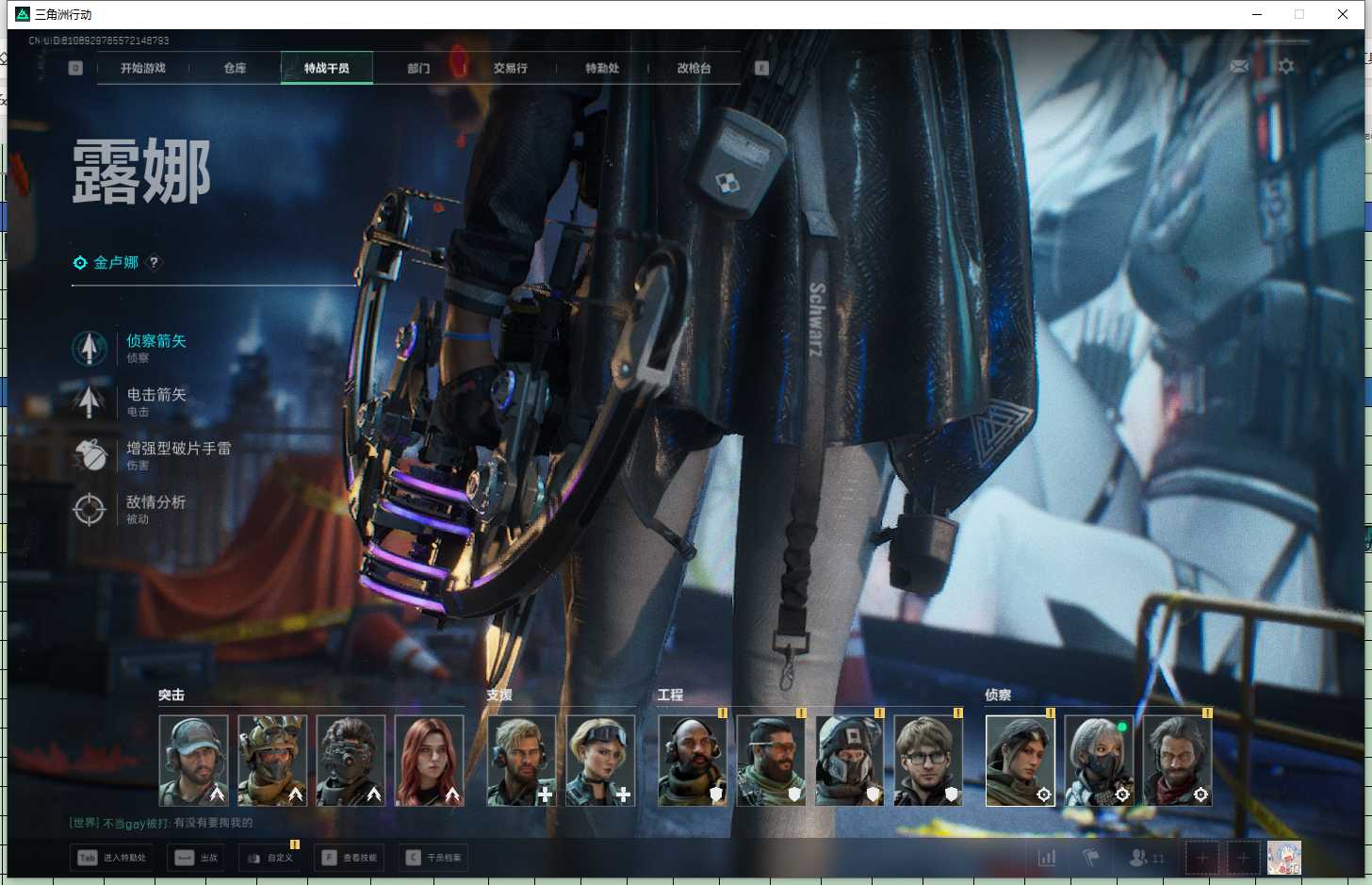Screen dimensions: 1372x885
Task: Open the mail envelope icon
Action: coord(1239,67)
